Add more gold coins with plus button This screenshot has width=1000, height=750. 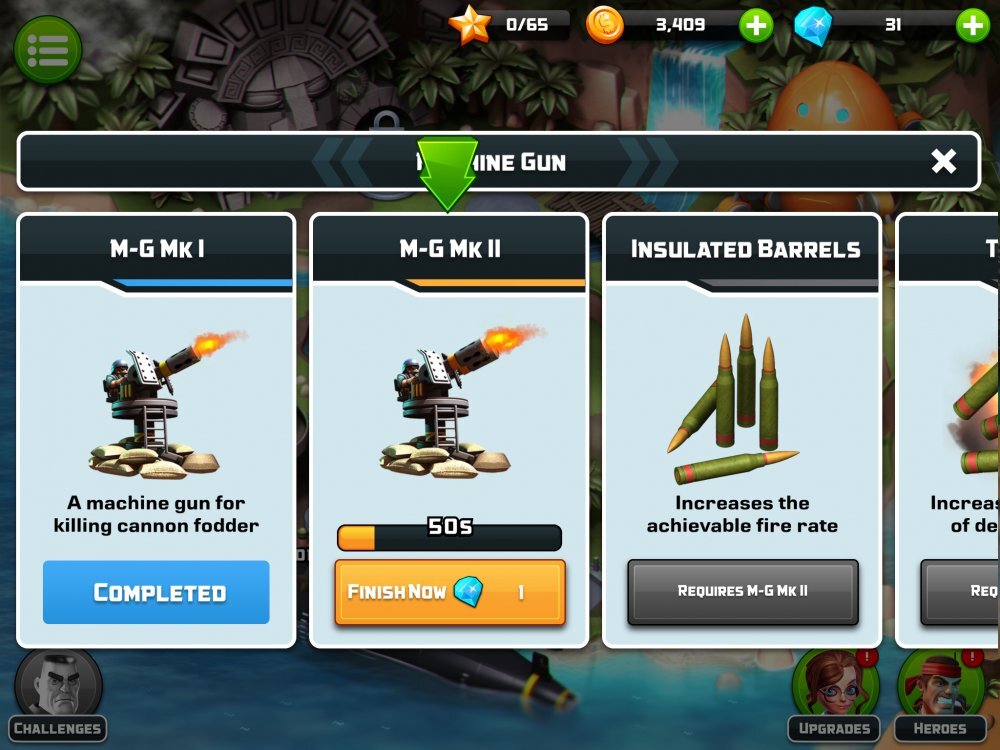coord(756,25)
